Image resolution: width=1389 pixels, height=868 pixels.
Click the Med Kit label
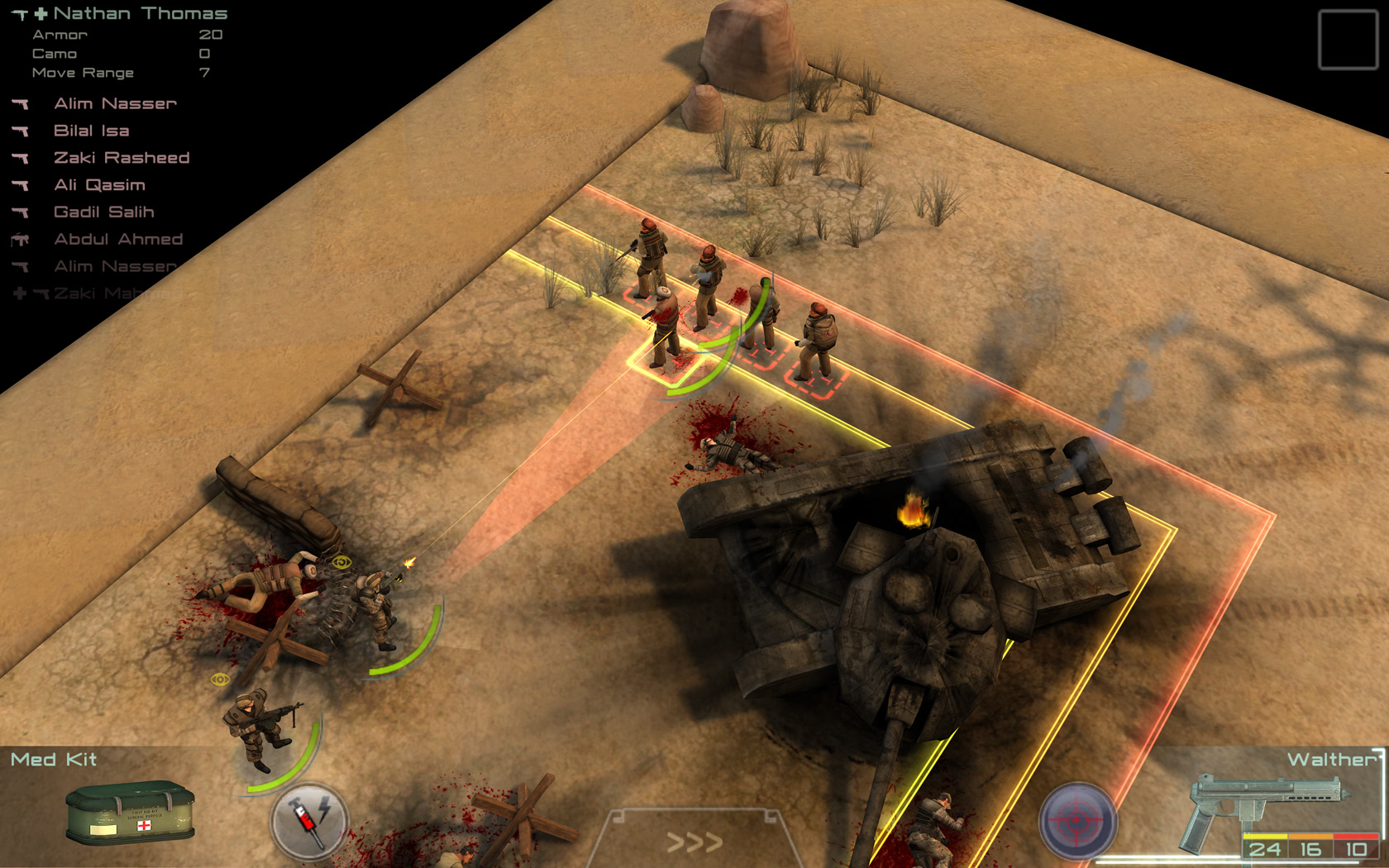(53, 758)
